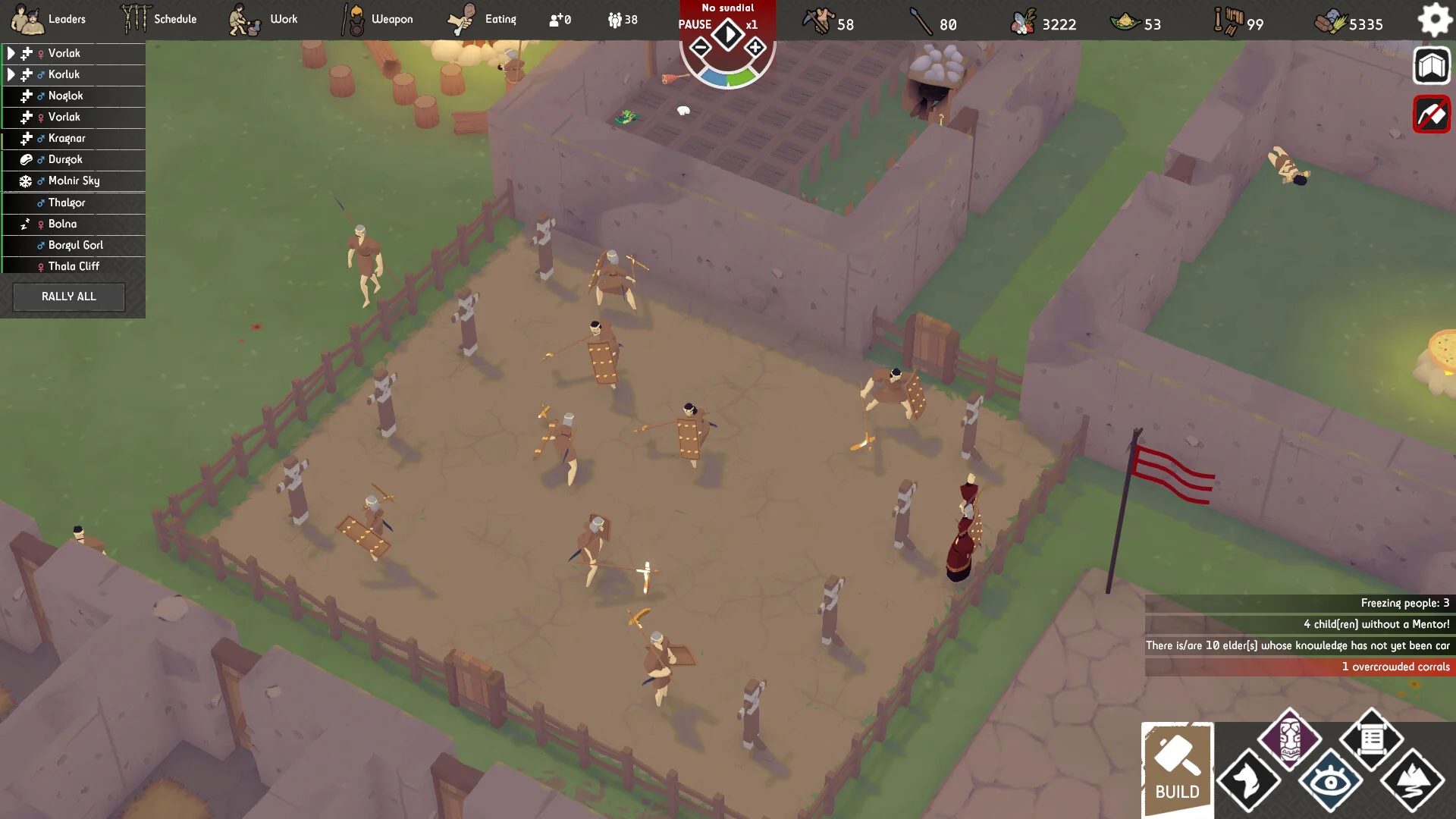1456x819 pixels.
Task: Select Noglok in the leaders list
Action: coord(66,96)
